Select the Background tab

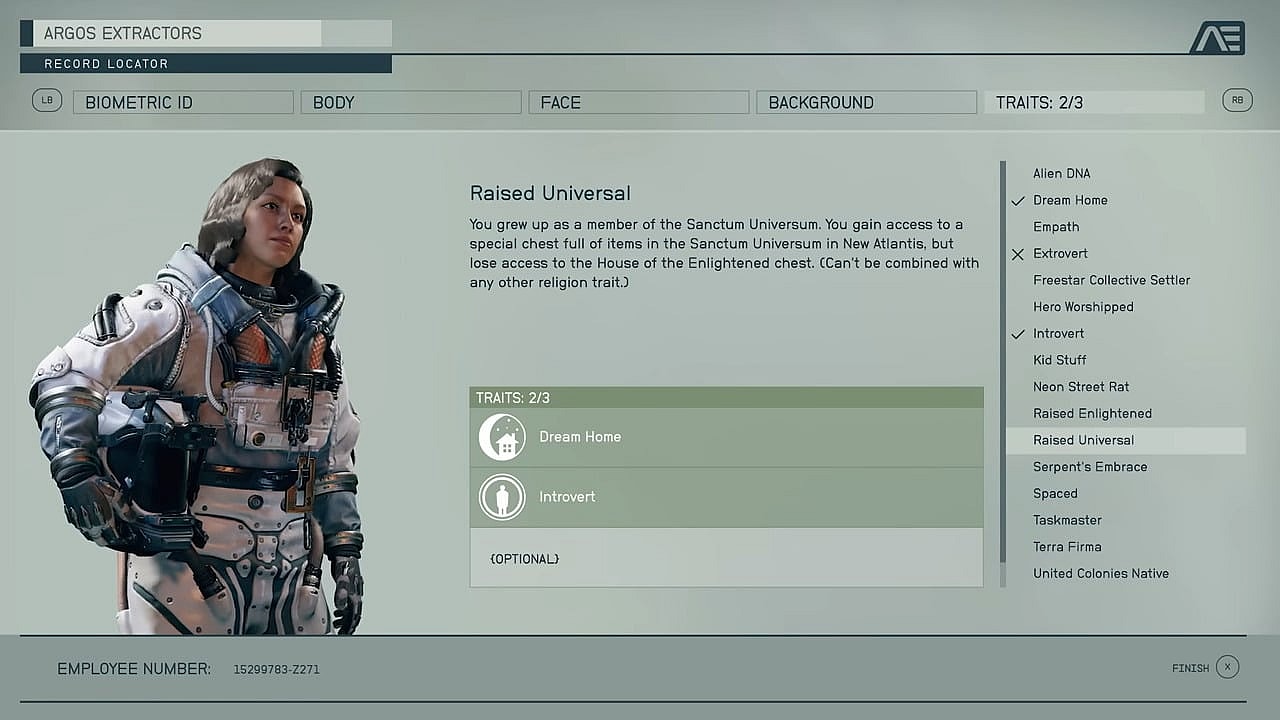click(x=867, y=102)
